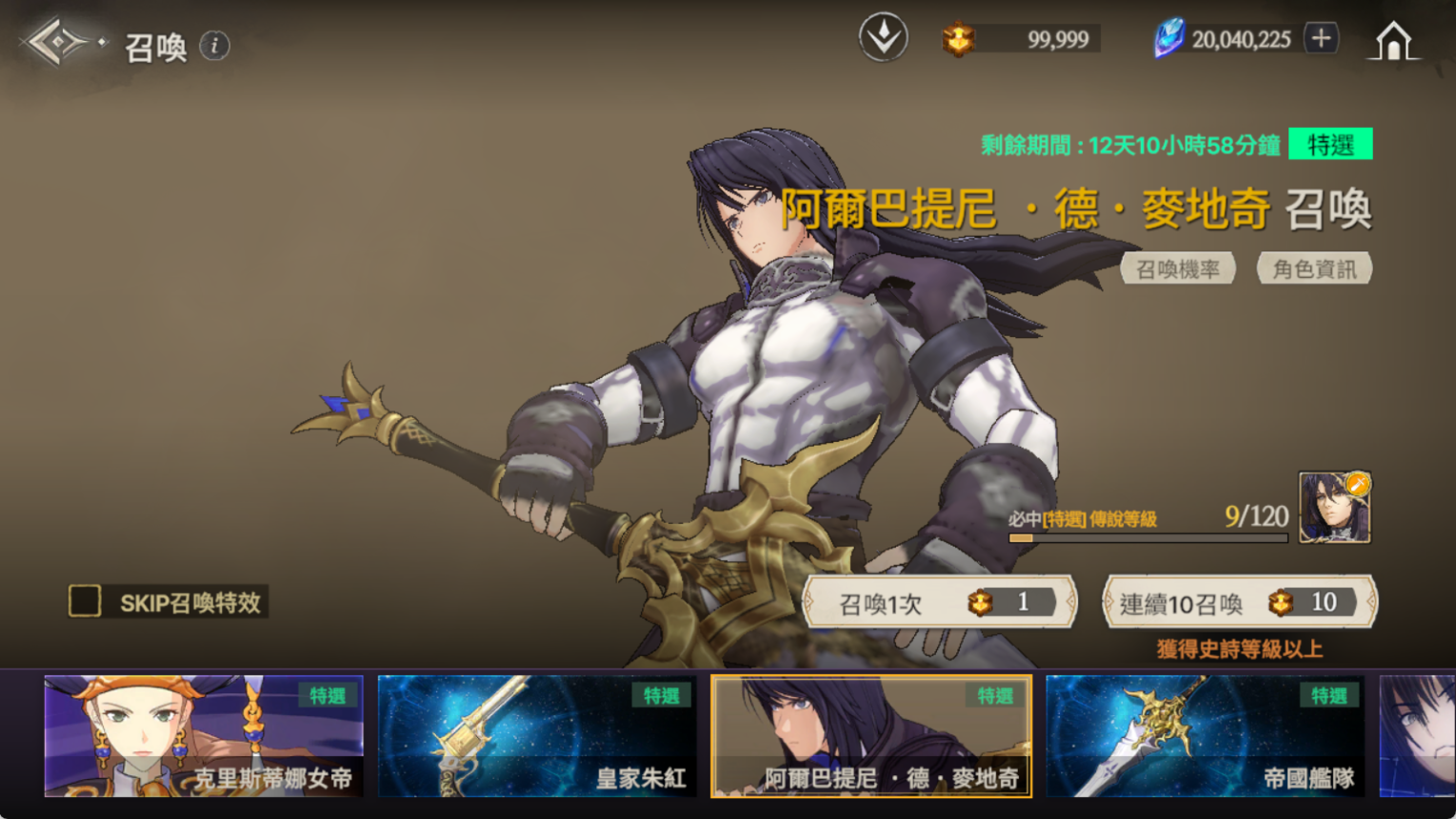Viewport: 1456px width, 819px height.
Task: Open the partially visible rightmost banner
Action: [x=1417, y=735]
